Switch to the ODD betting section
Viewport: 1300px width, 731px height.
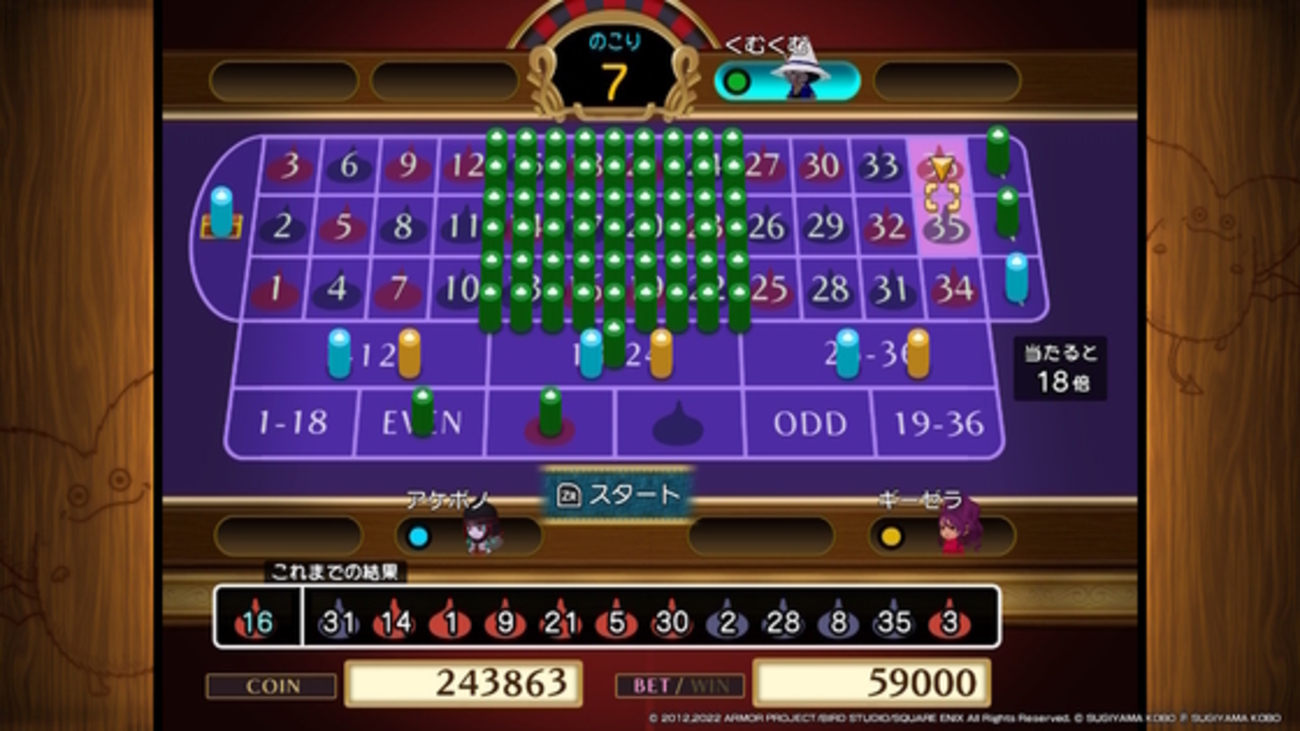(x=812, y=423)
